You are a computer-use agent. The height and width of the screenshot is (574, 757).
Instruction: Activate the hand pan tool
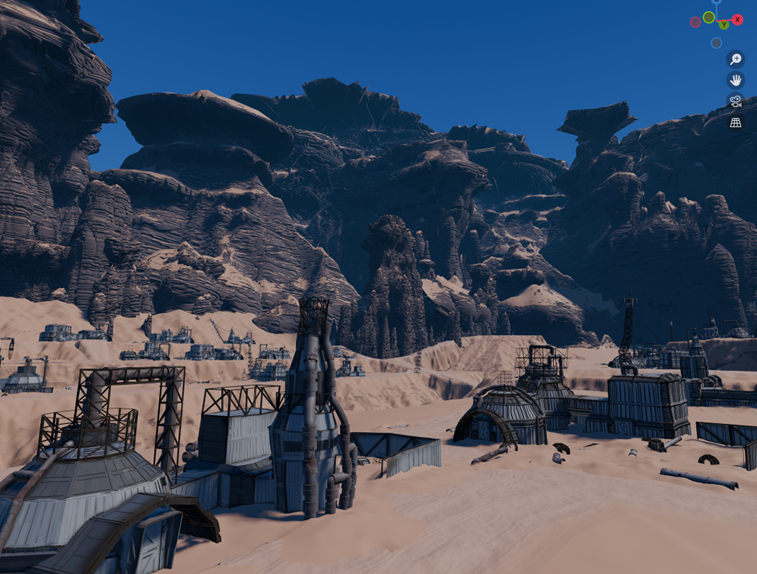click(x=735, y=80)
